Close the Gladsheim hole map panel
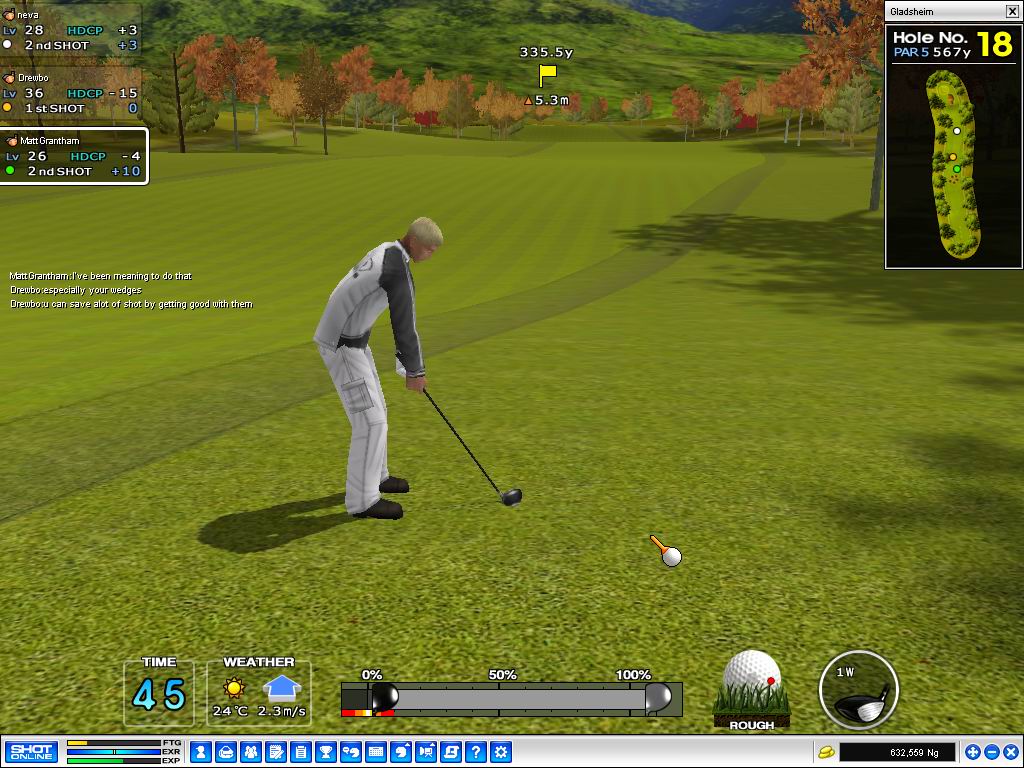This screenshot has height=768, width=1024. (x=1012, y=11)
